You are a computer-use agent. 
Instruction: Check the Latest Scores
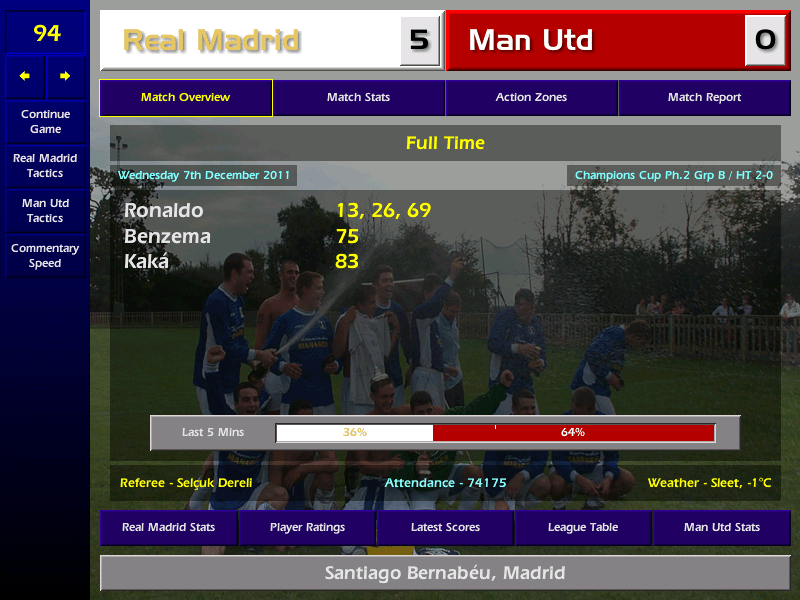pos(445,527)
